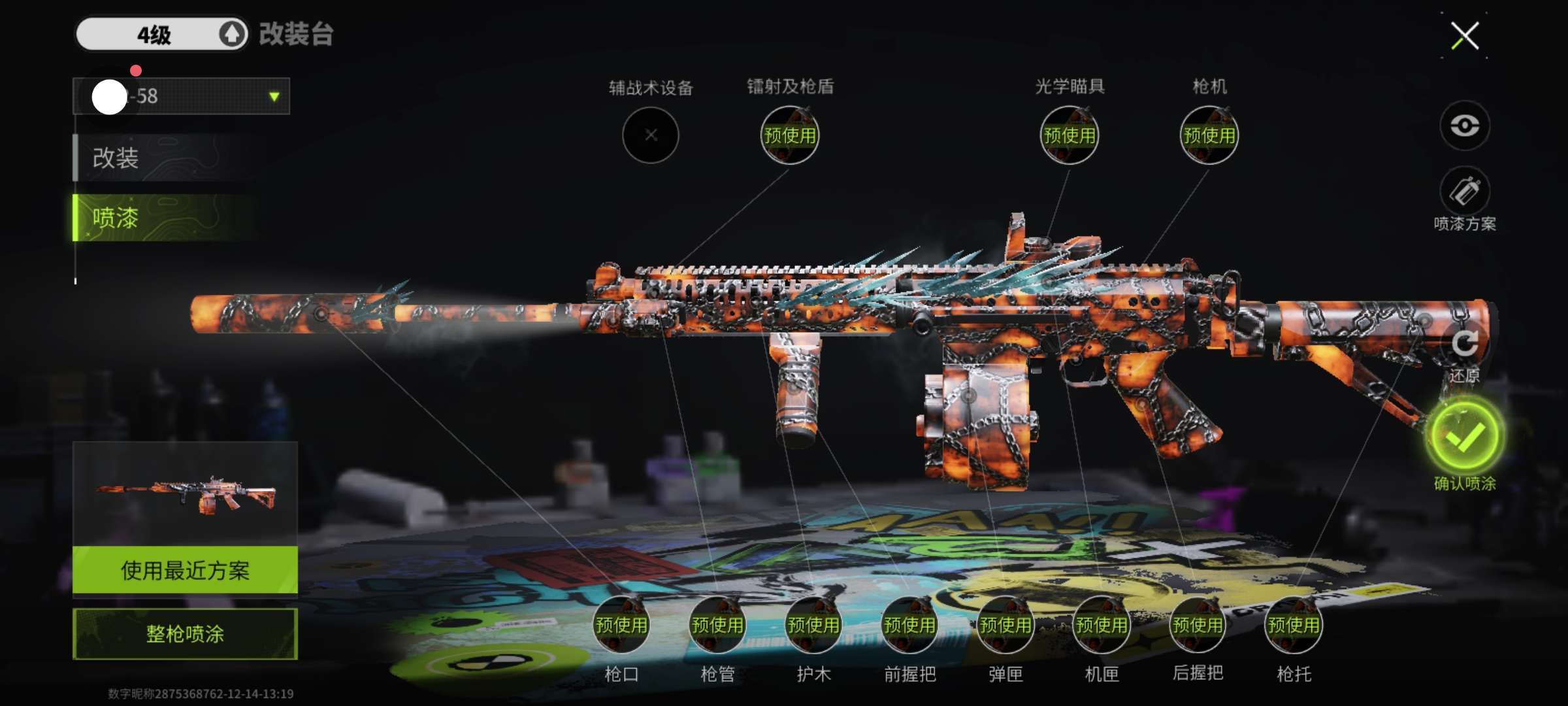Select the 枪口 paint slot
Image resolution: width=1568 pixels, height=706 pixels.
coord(621,626)
